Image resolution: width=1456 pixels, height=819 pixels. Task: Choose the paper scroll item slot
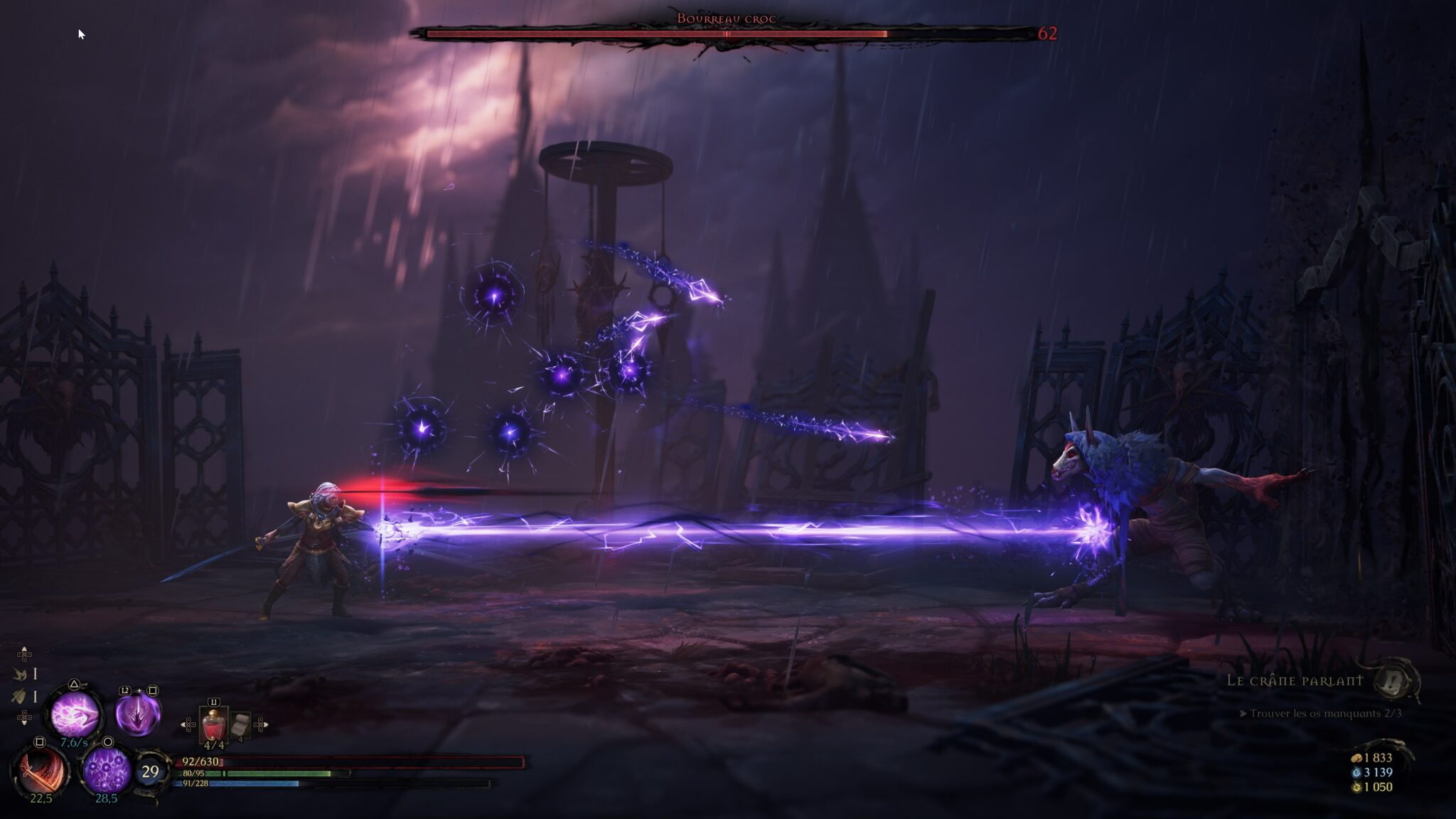(x=240, y=725)
